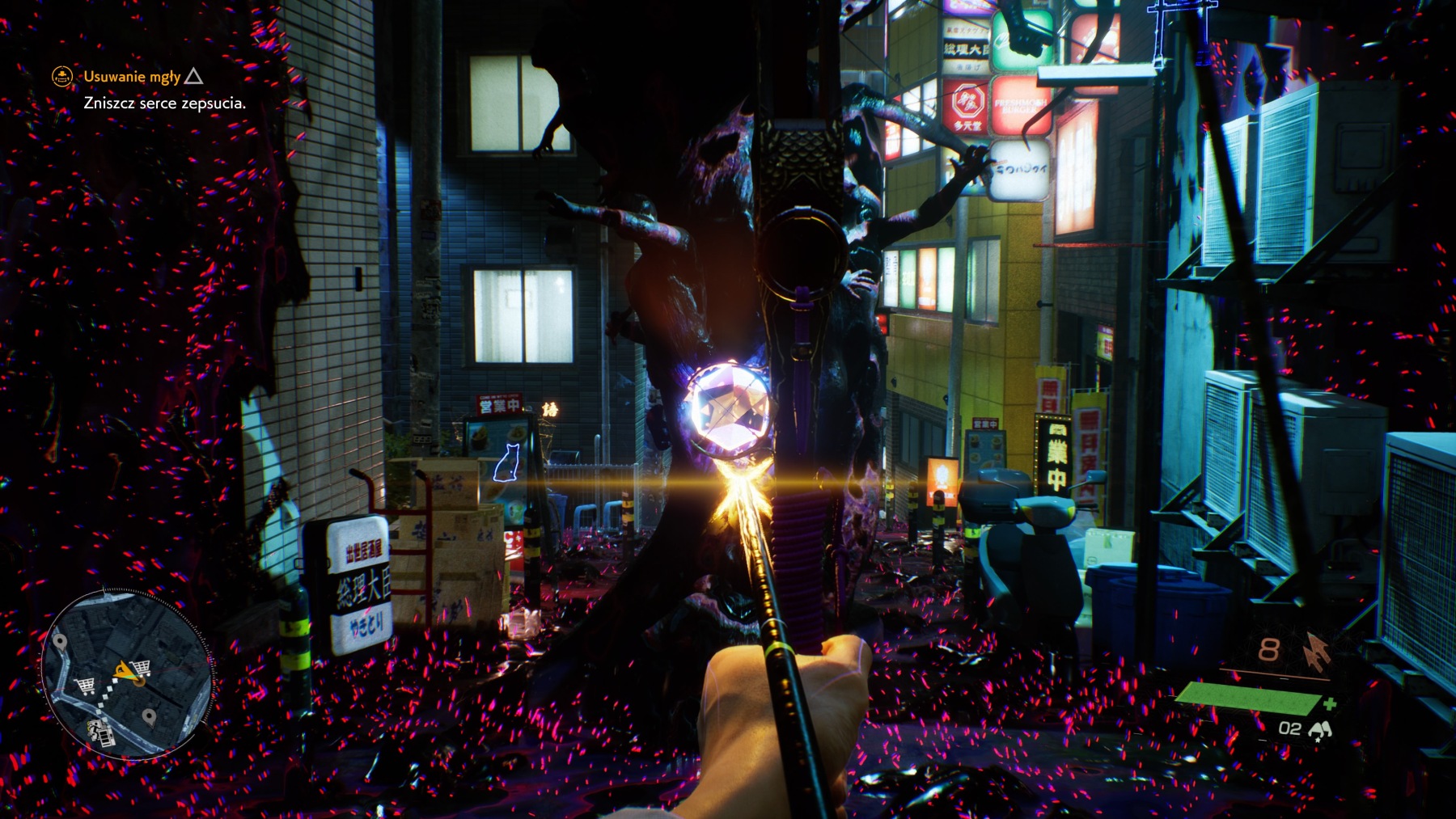Select the lower-right map pin on minimap

coord(149,716)
